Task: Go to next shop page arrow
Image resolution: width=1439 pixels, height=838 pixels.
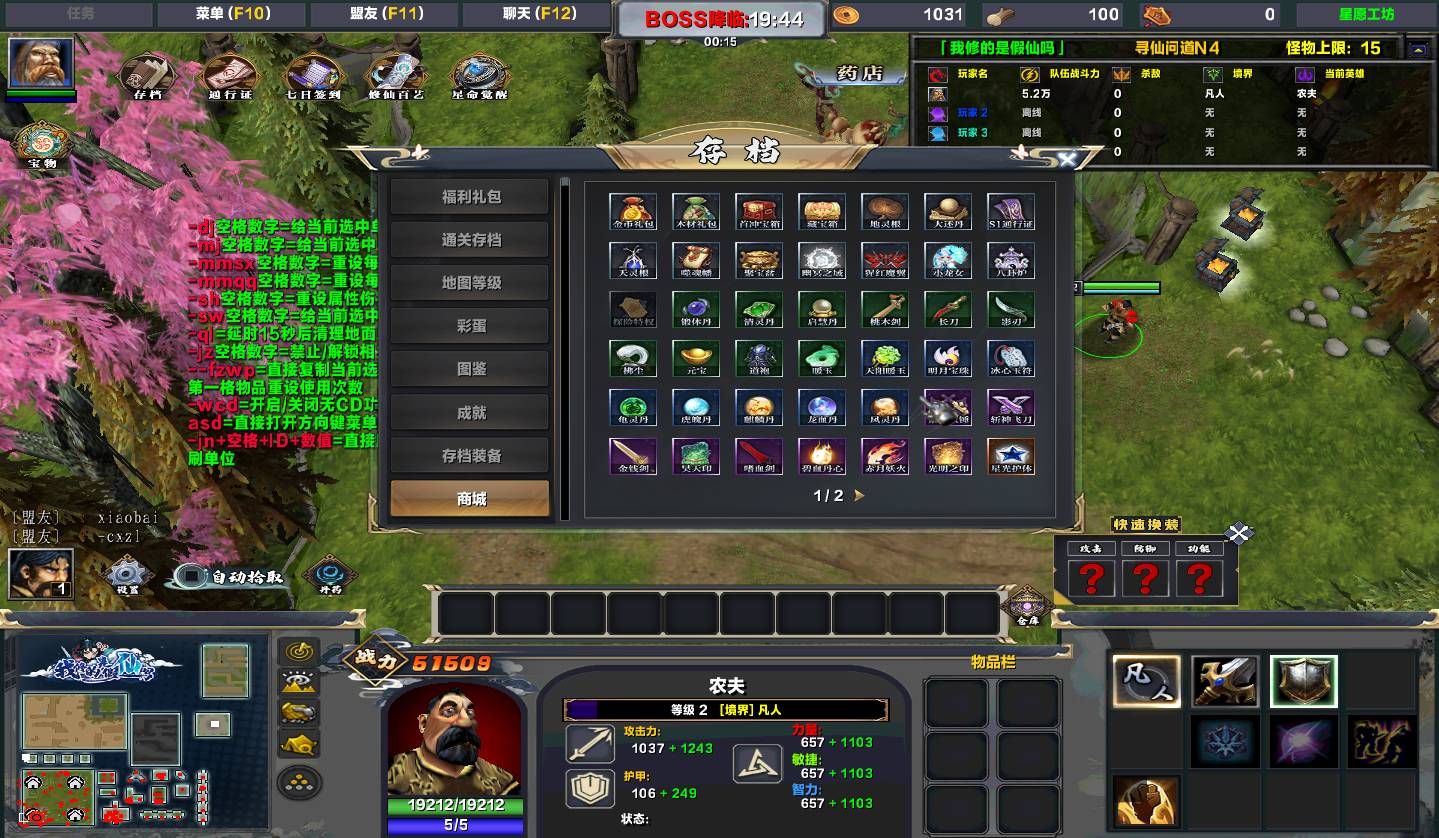Action: [x=859, y=495]
